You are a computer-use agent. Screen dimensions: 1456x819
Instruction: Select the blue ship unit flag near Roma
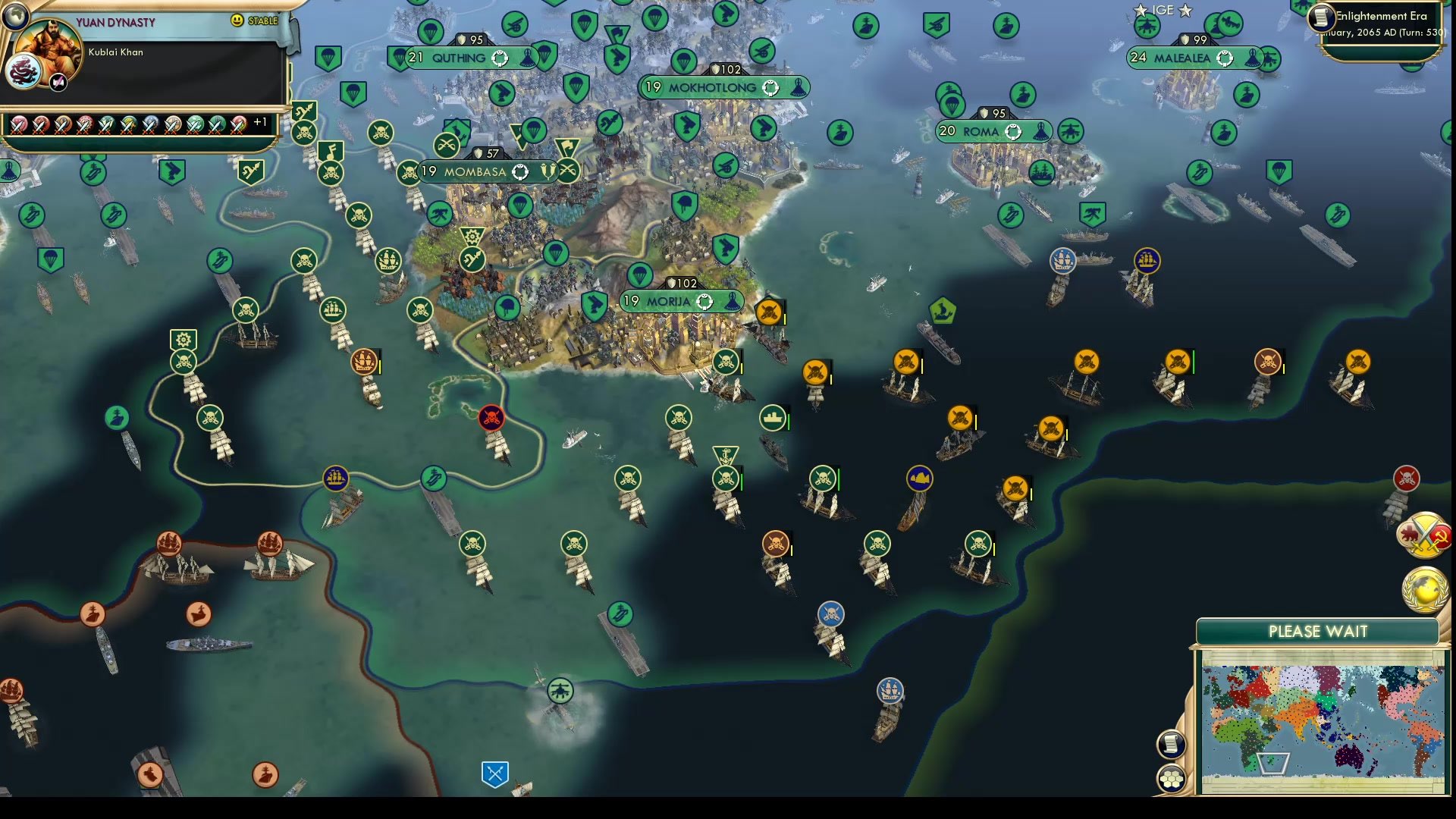[x=1064, y=260]
